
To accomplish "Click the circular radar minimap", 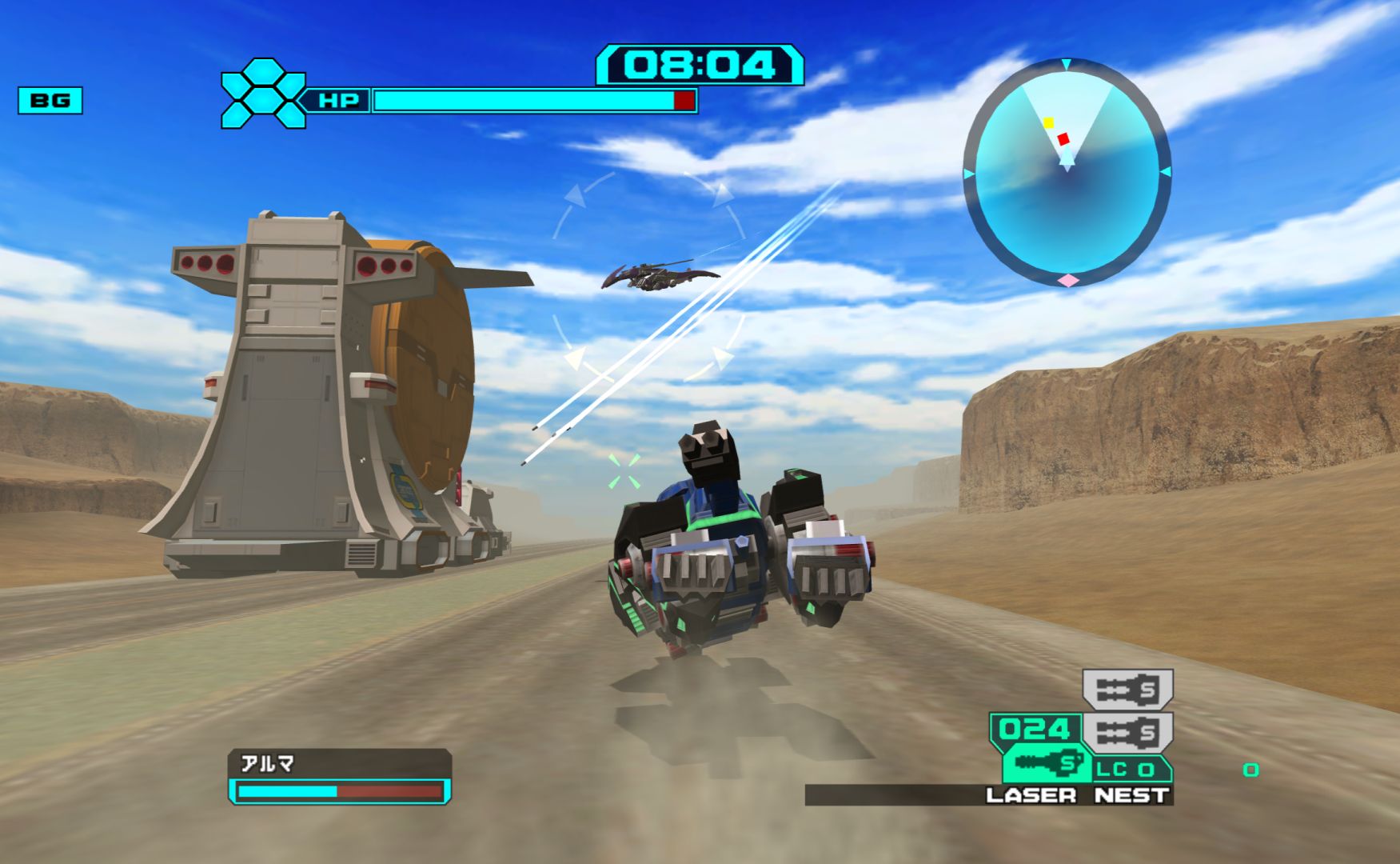I will [x=1067, y=172].
